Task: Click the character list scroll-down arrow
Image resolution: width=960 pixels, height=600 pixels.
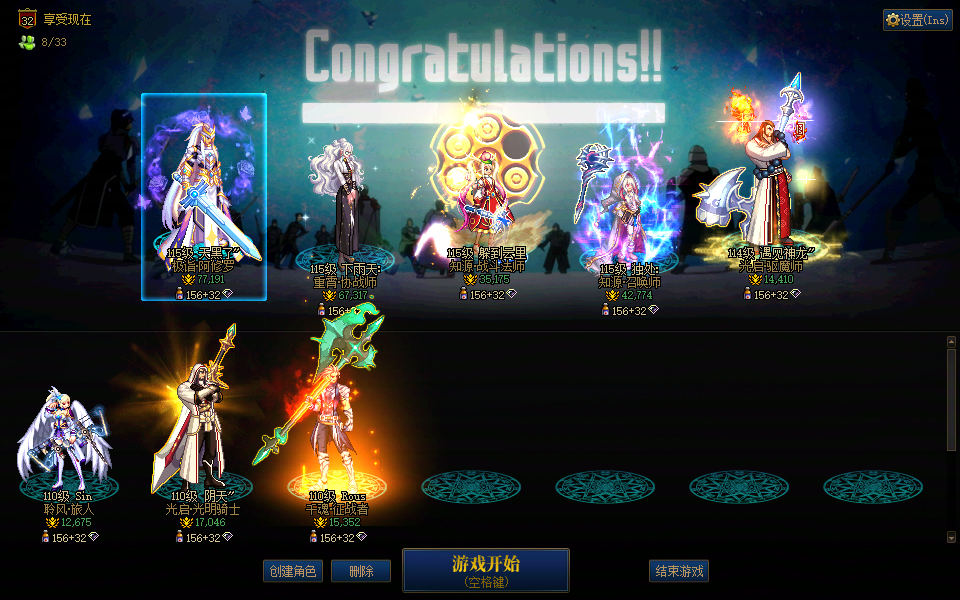Action: pos(951,537)
